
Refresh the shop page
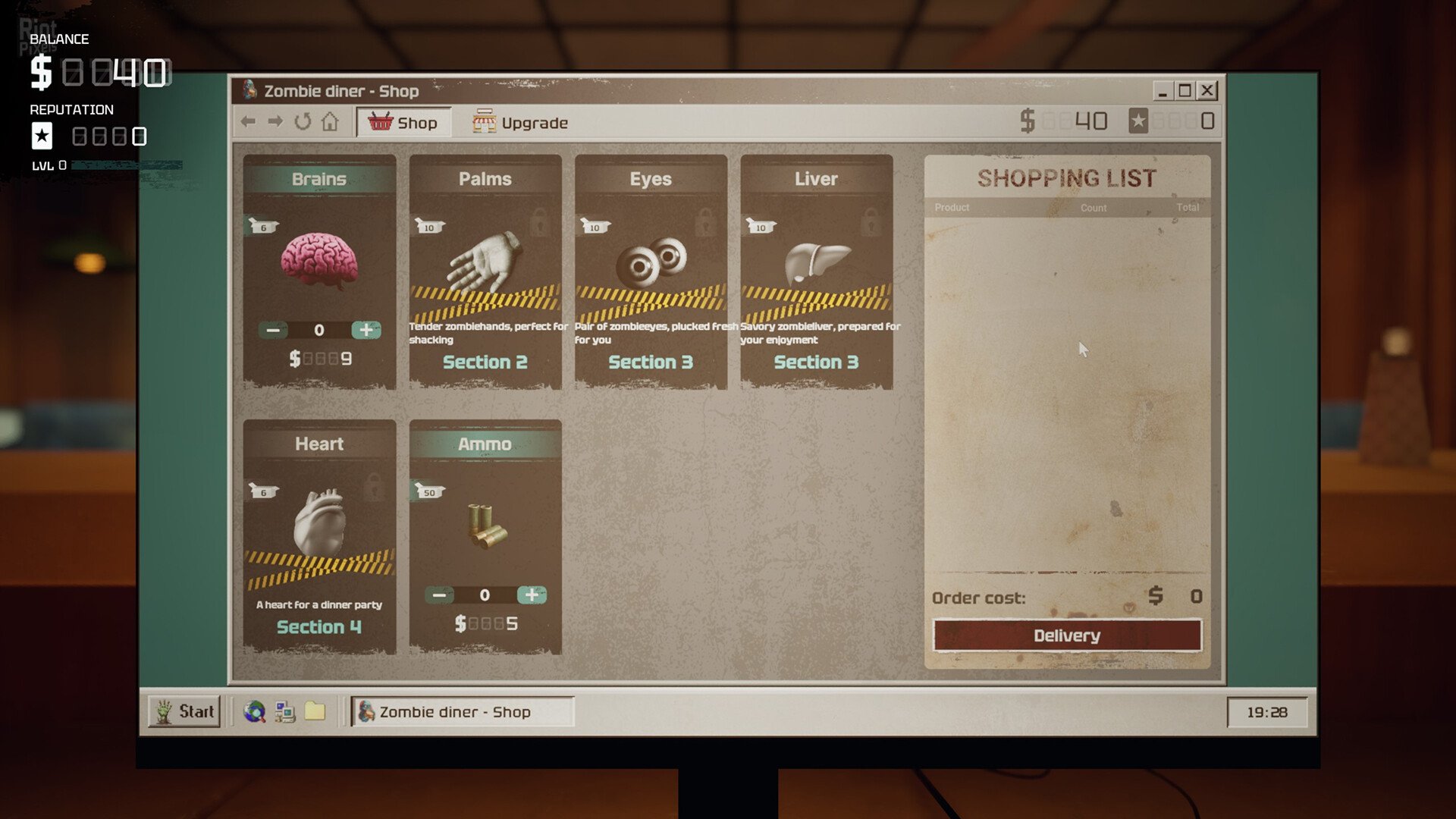(303, 121)
